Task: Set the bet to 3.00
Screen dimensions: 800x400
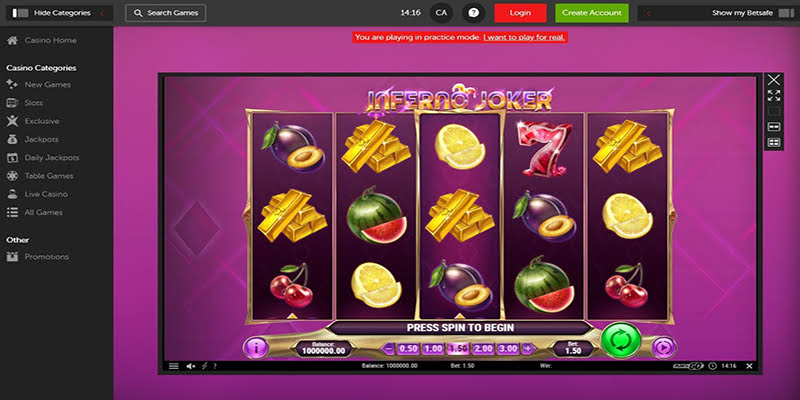Action: pos(508,349)
